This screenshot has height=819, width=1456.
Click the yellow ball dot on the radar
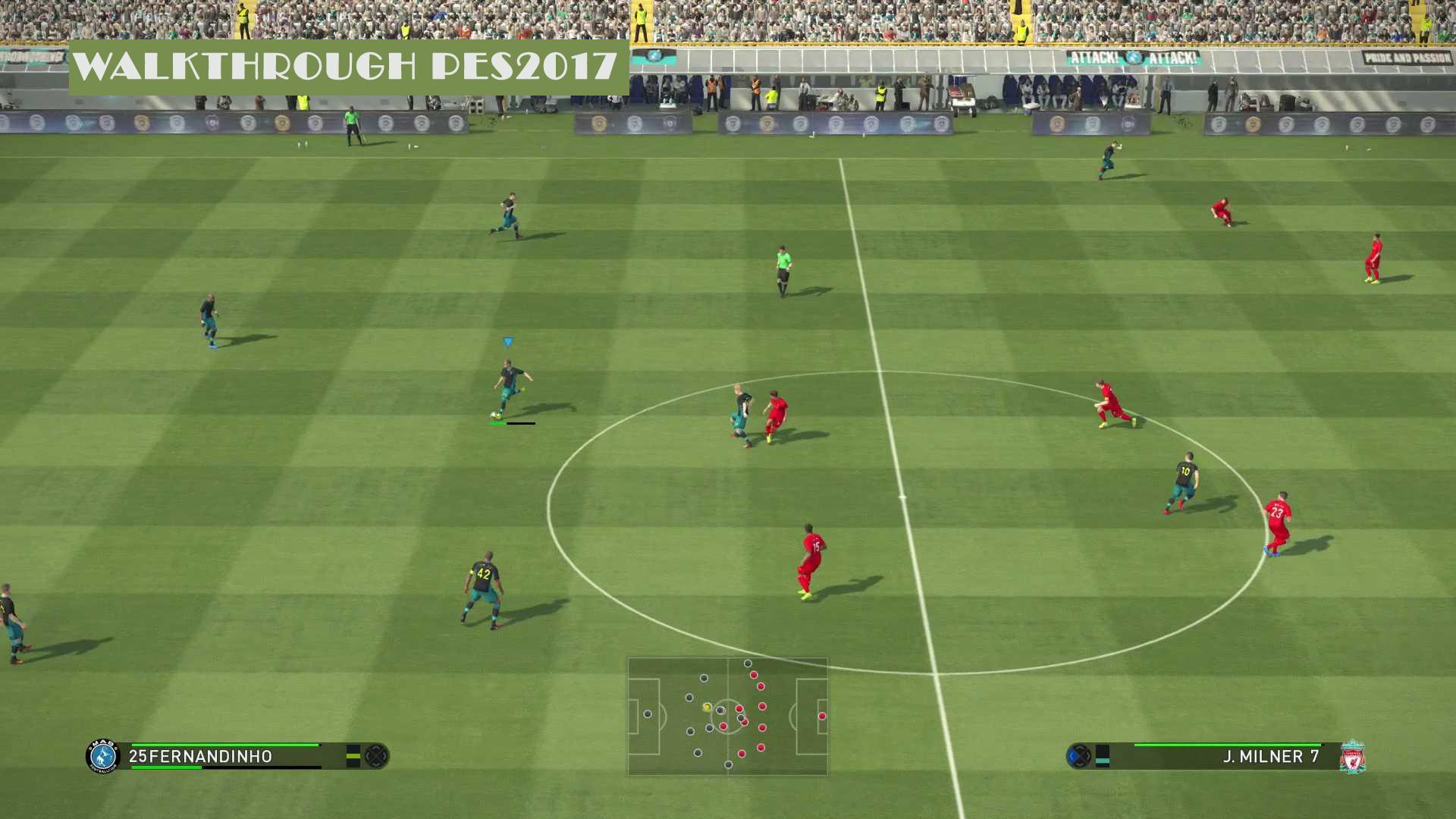tap(705, 708)
